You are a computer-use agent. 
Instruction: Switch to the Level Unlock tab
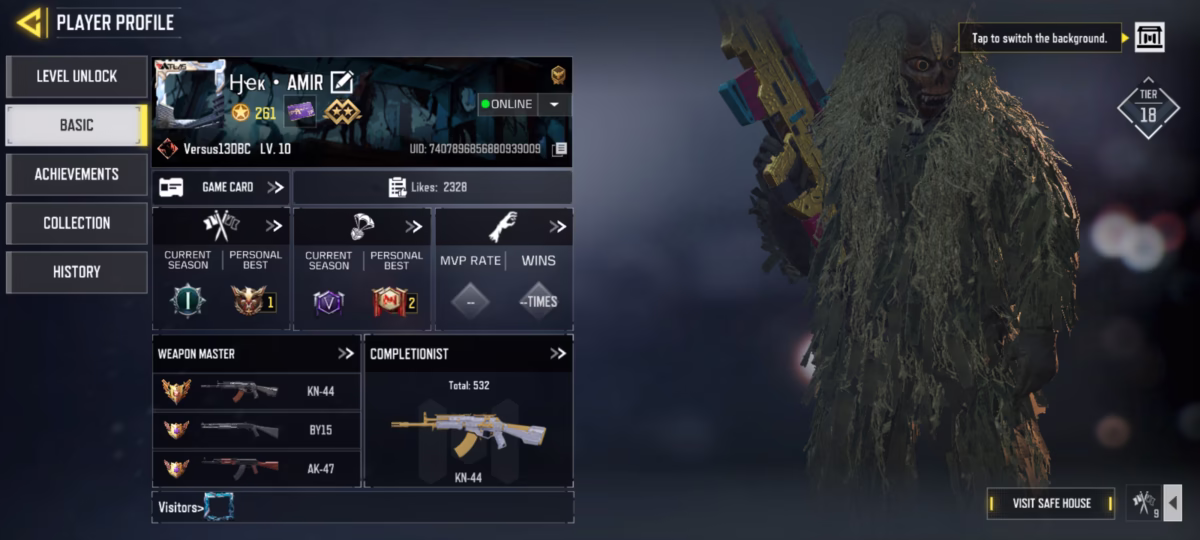77,76
